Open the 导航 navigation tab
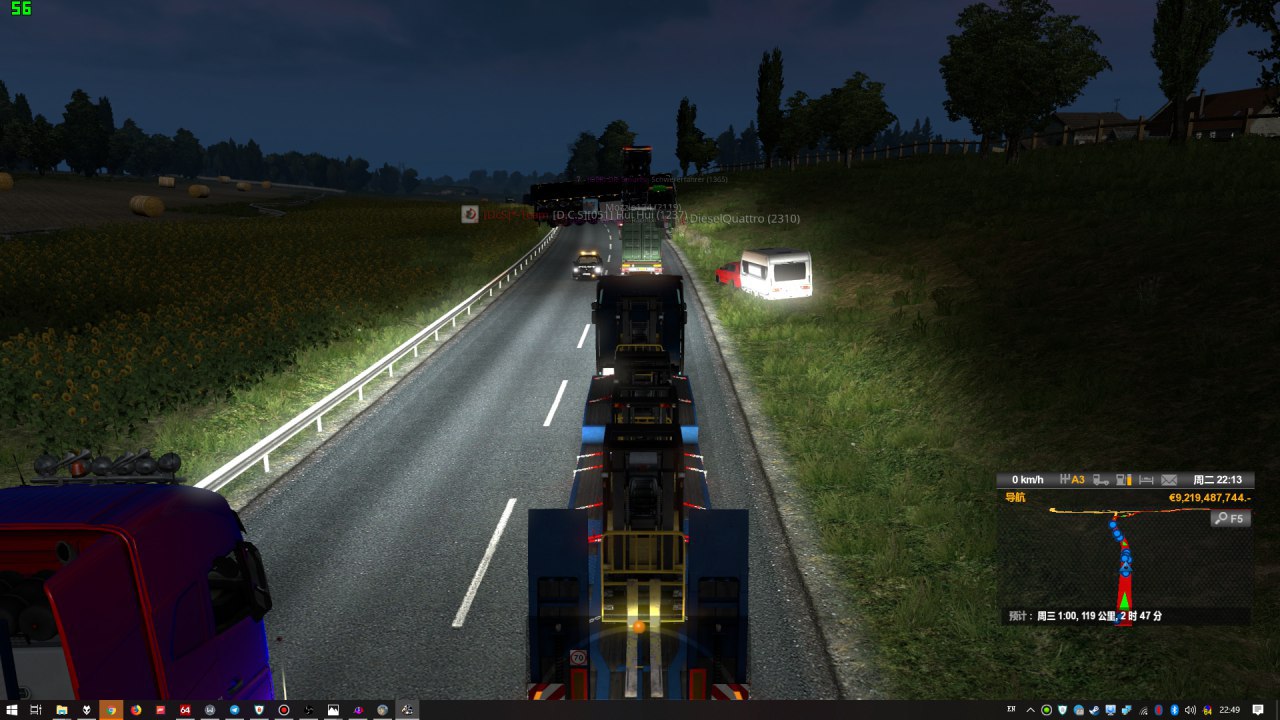1280x720 pixels. click(x=1015, y=497)
